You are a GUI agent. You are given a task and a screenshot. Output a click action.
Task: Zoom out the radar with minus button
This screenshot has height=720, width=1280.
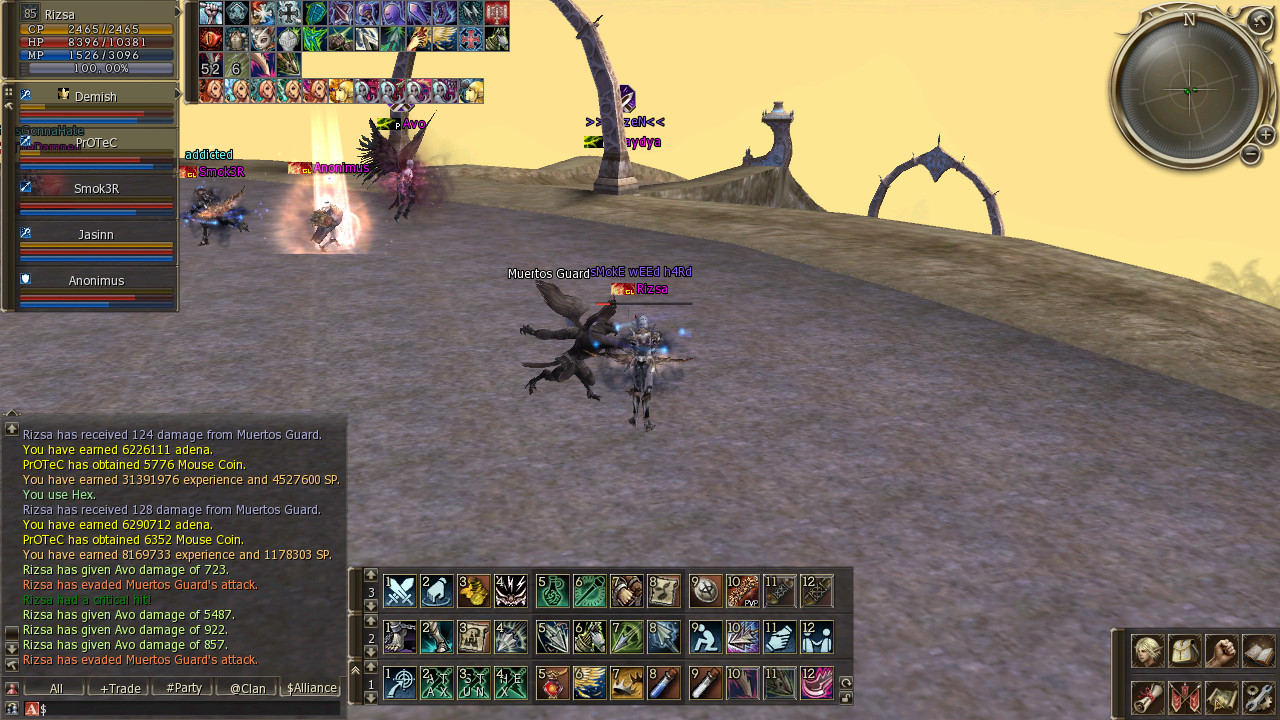(1250, 154)
